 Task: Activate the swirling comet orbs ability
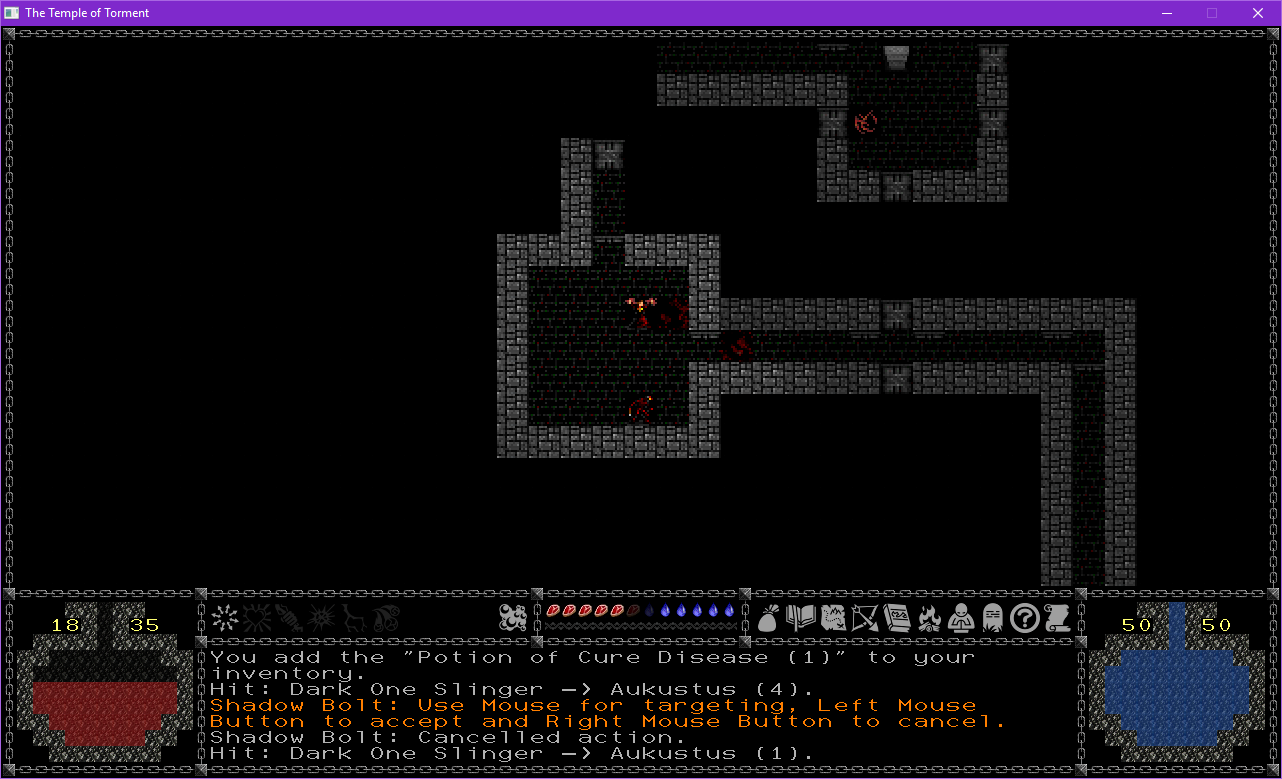(x=384, y=618)
